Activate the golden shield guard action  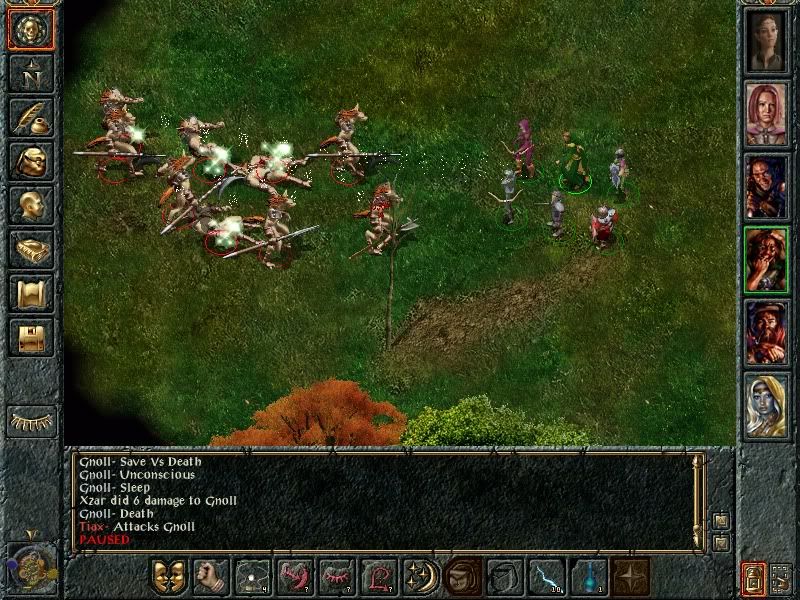point(168,577)
